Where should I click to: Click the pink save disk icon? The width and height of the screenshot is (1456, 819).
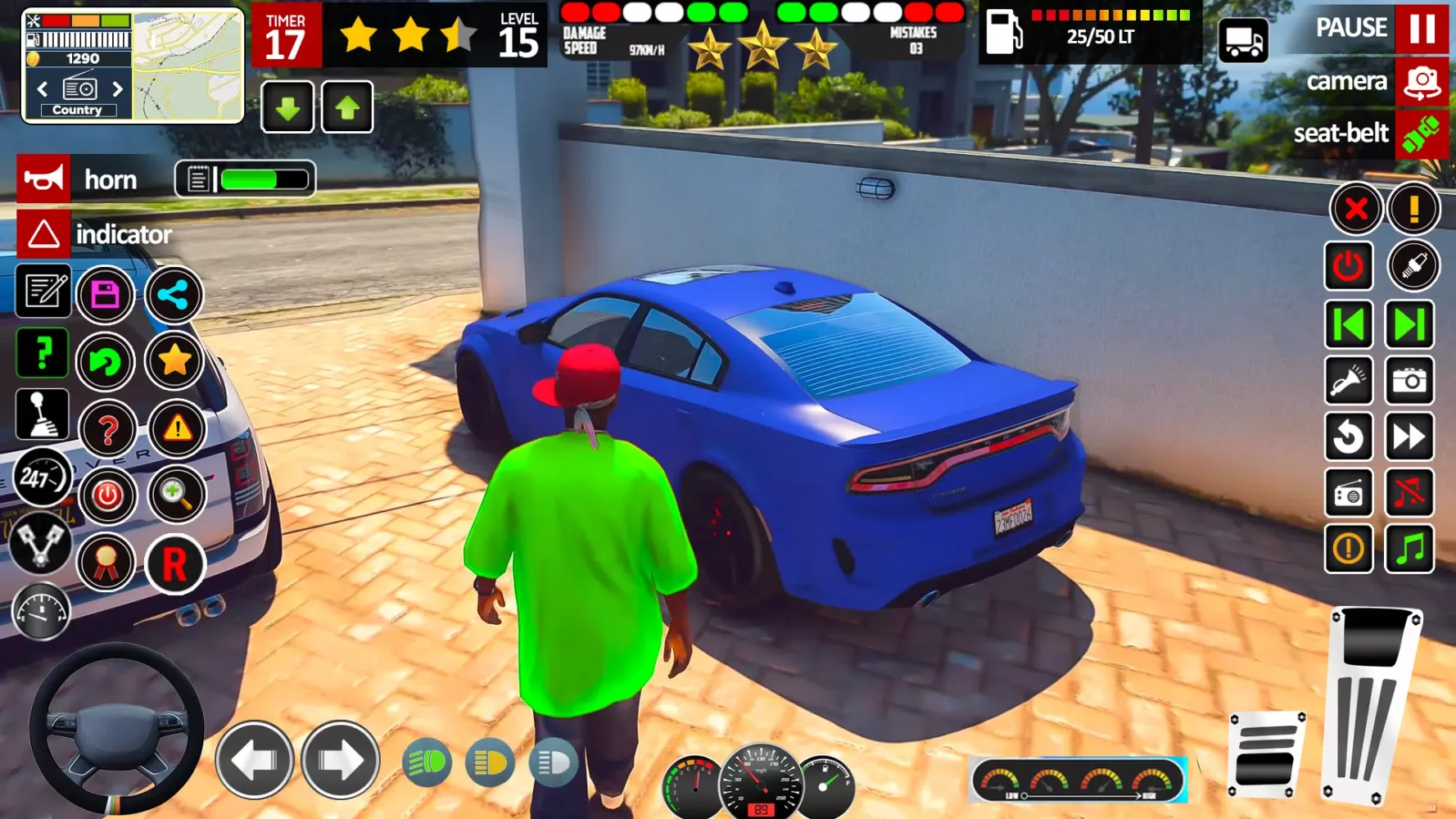point(106,294)
